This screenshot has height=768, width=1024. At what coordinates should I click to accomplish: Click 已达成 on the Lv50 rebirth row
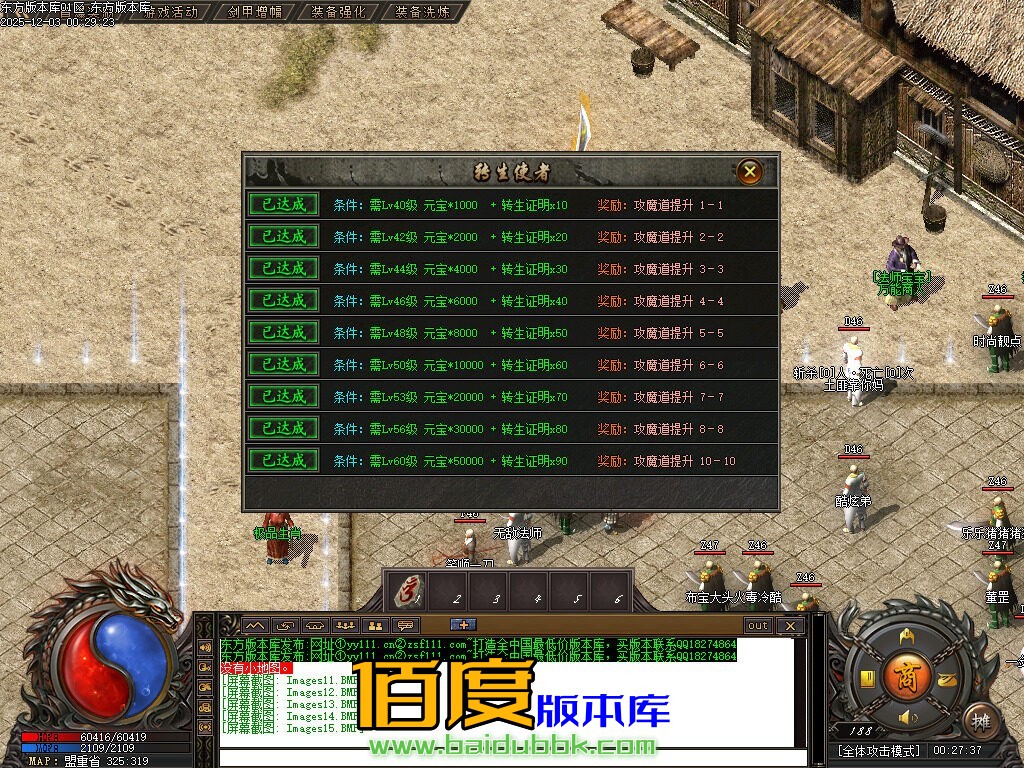point(284,364)
